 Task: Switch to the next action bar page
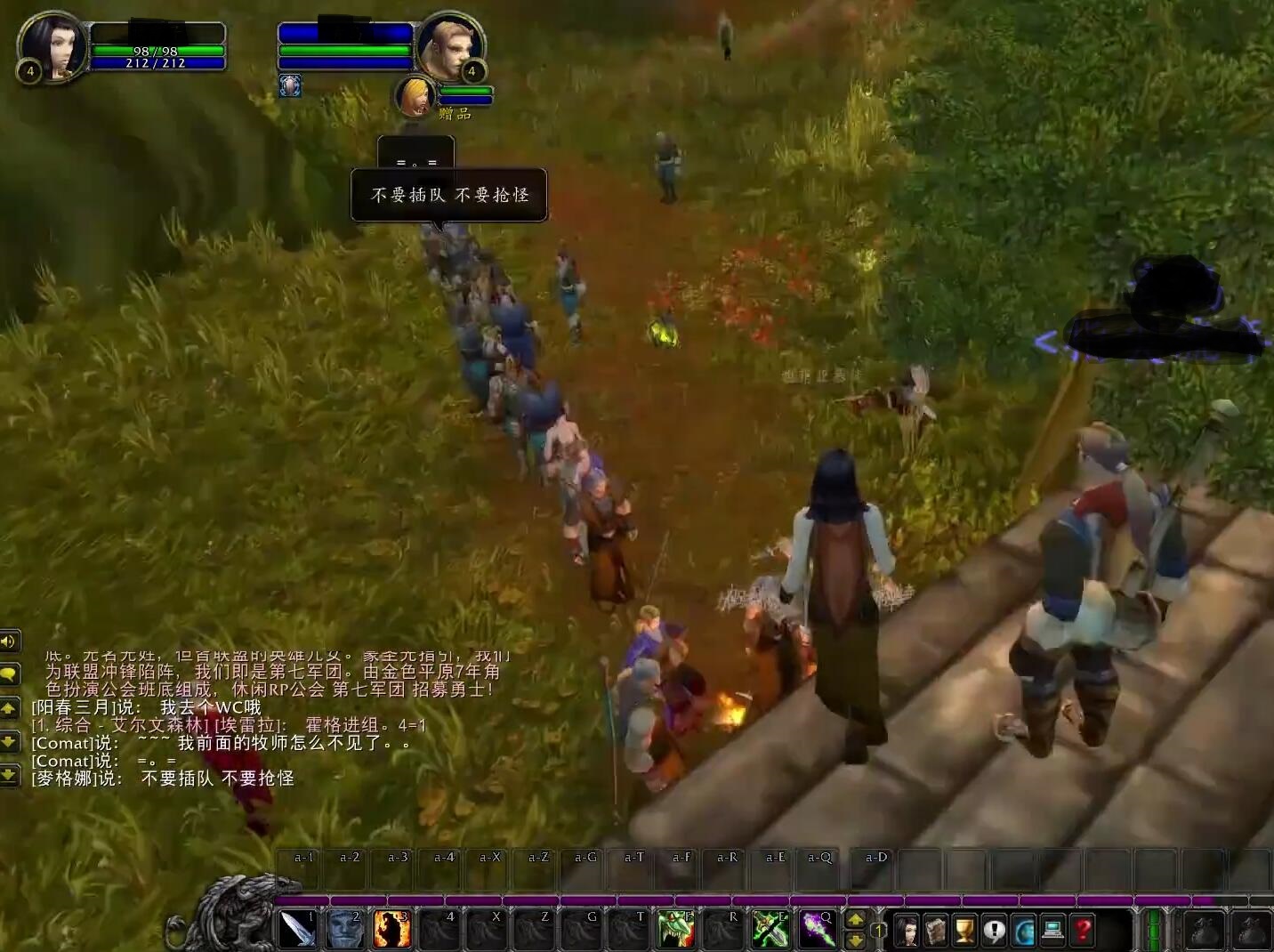tap(855, 920)
